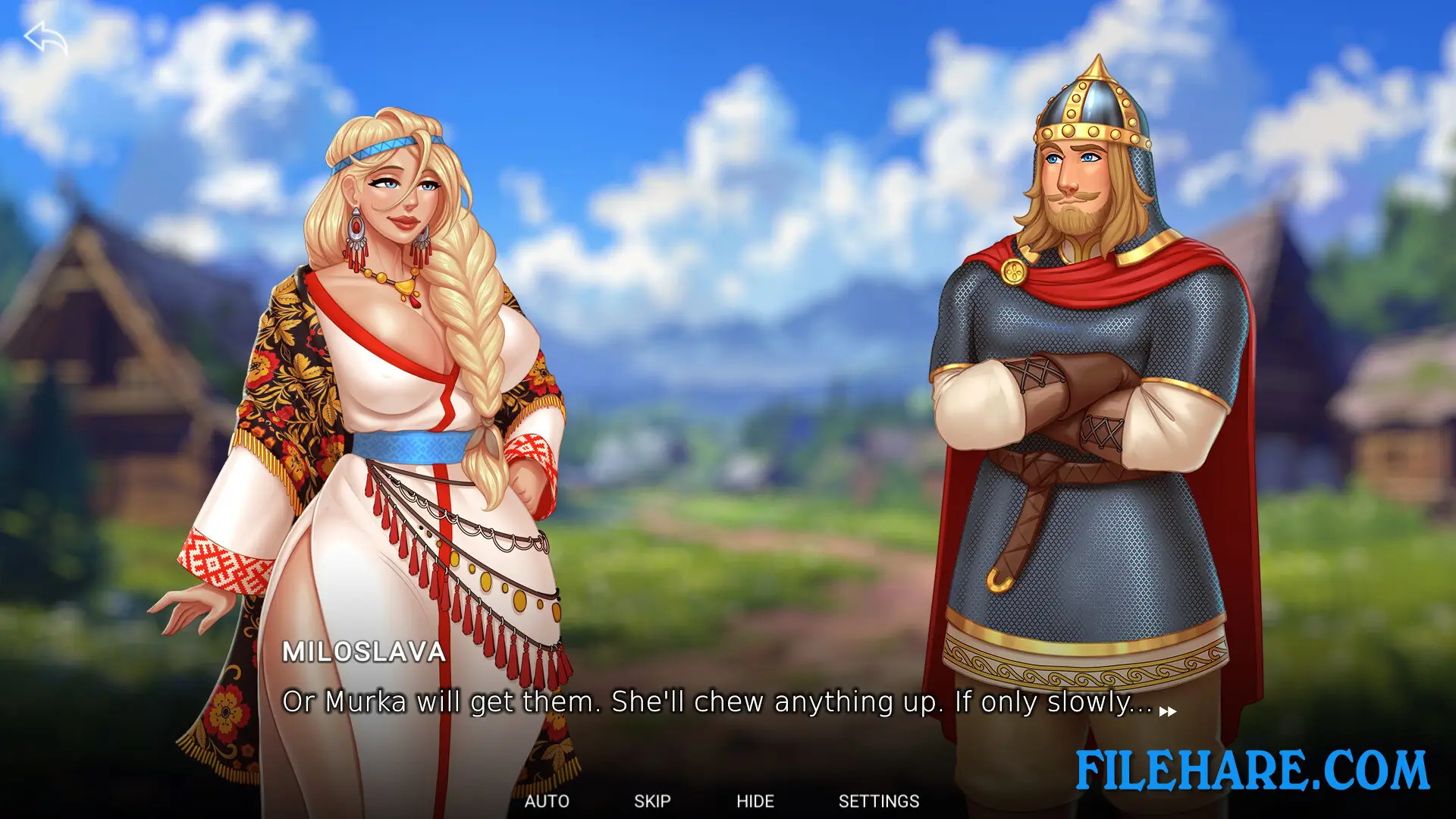Toggle UI visibility using the HIDE control
The height and width of the screenshot is (819, 1456).
pyautogui.click(x=756, y=801)
